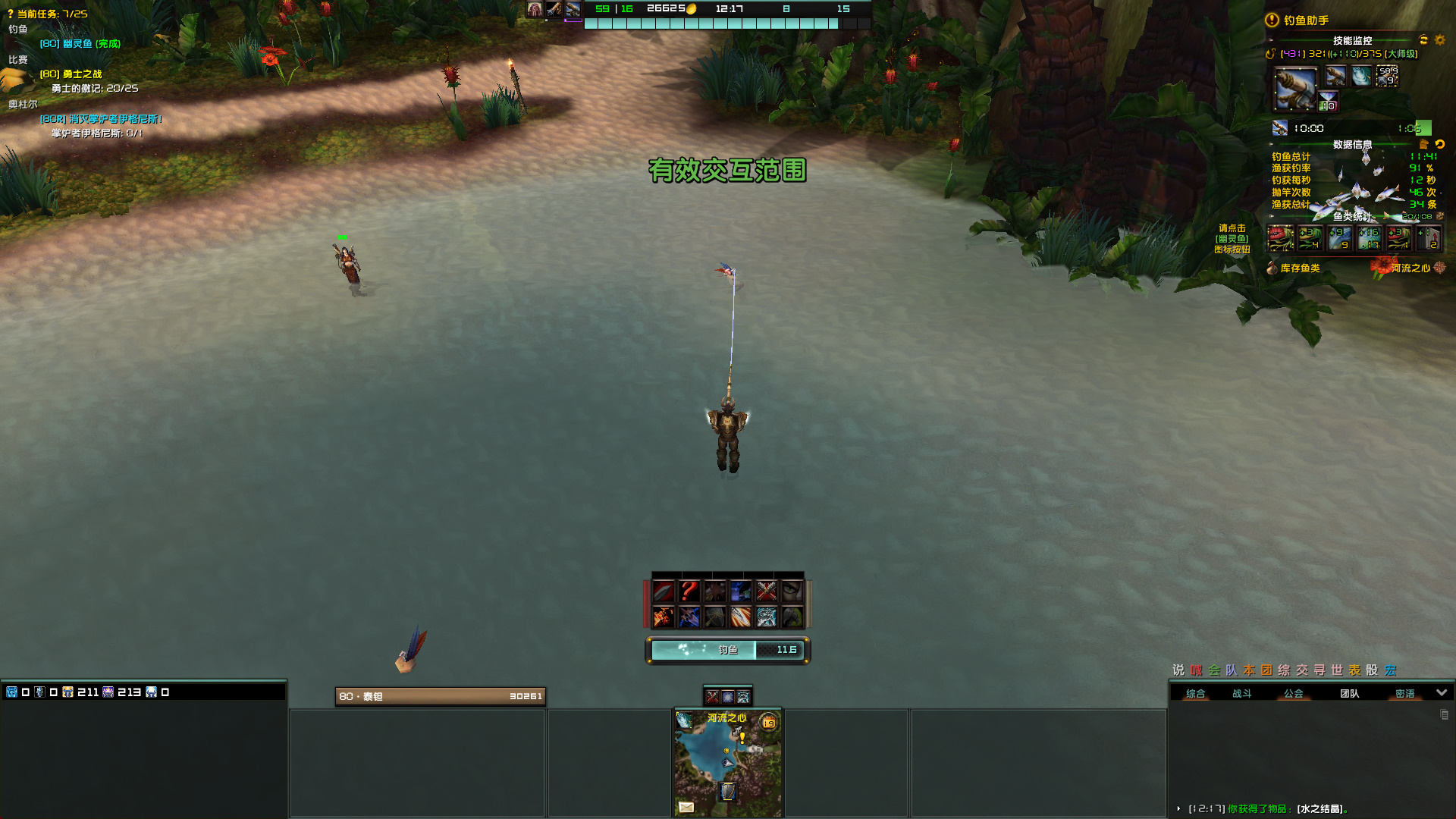
Task: Select the 河流之心 location button
Action: 1410,268
